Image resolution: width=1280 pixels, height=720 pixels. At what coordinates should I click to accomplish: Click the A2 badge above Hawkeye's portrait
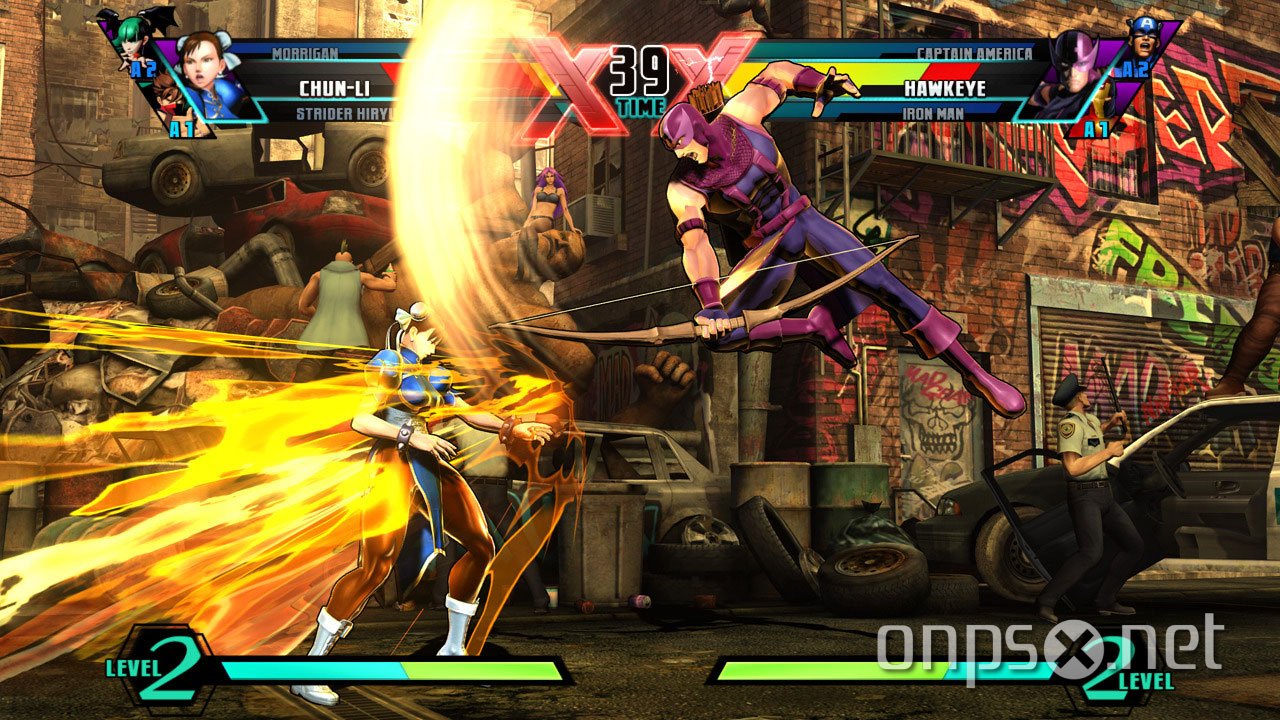[x=1133, y=68]
